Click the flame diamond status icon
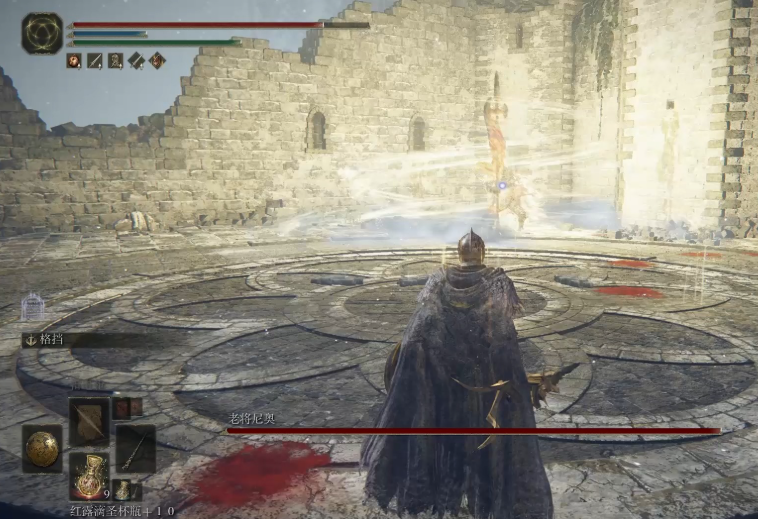This screenshot has height=519, width=758. point(157,61)
